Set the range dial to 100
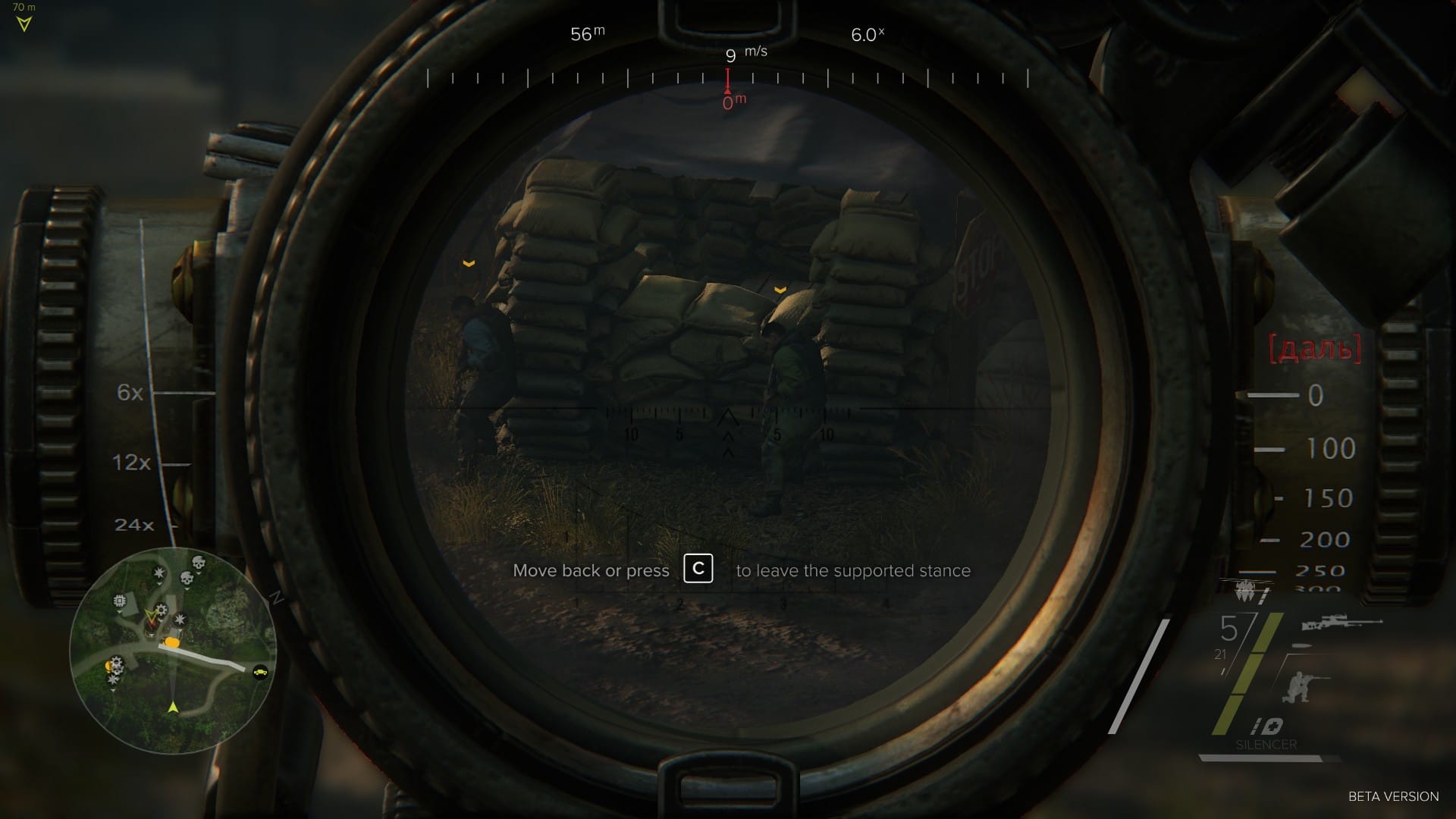Screen dimensions: 1456x819 (1330, 449)
